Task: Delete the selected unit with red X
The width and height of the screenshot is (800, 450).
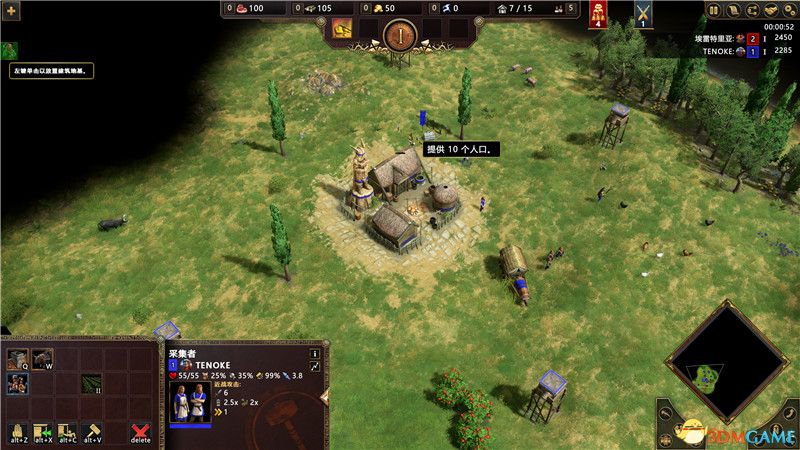Action: 141,433
